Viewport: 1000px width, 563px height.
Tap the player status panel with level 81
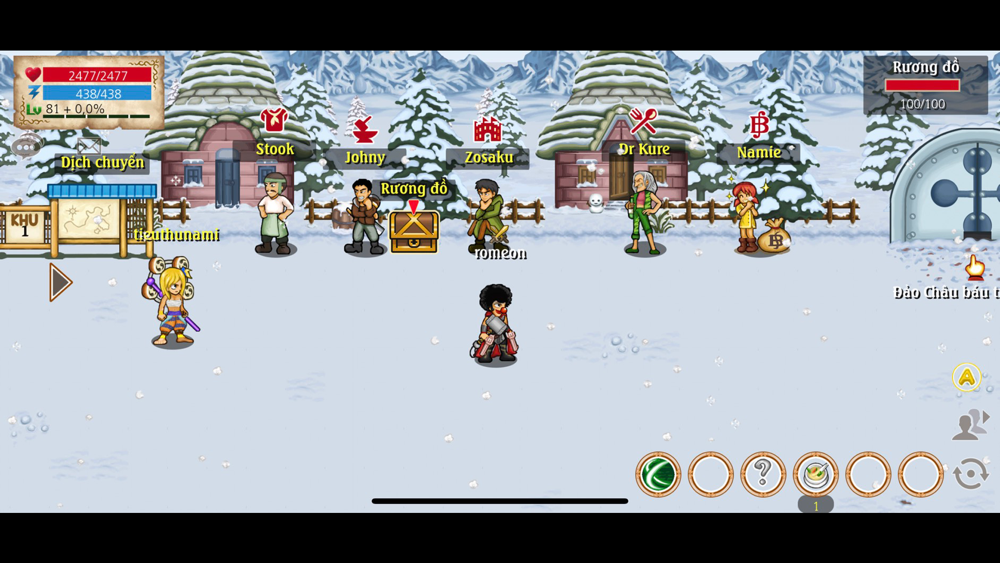[89, 92]
